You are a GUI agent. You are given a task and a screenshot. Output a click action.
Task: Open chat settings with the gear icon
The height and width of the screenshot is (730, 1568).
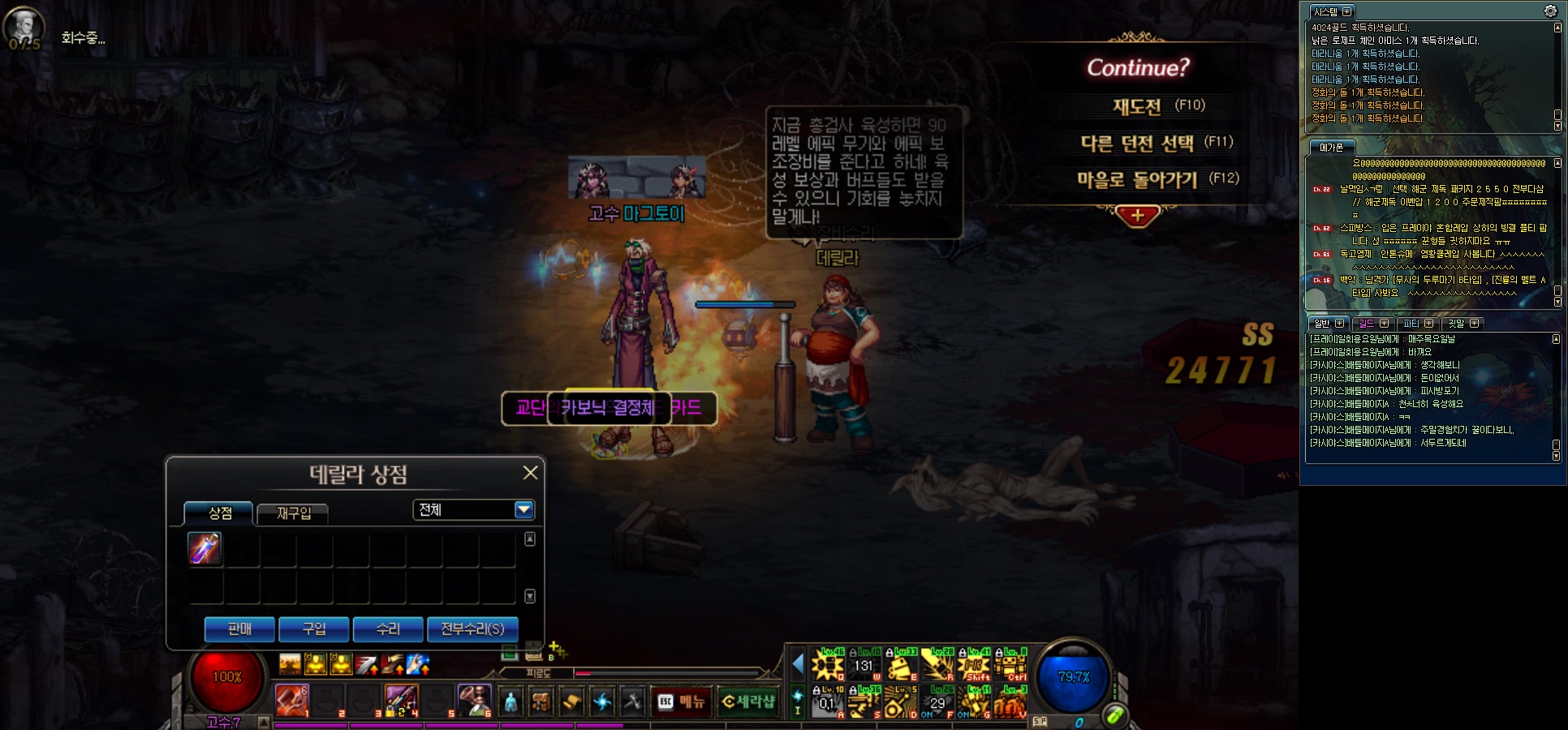tap(1550, 11)
